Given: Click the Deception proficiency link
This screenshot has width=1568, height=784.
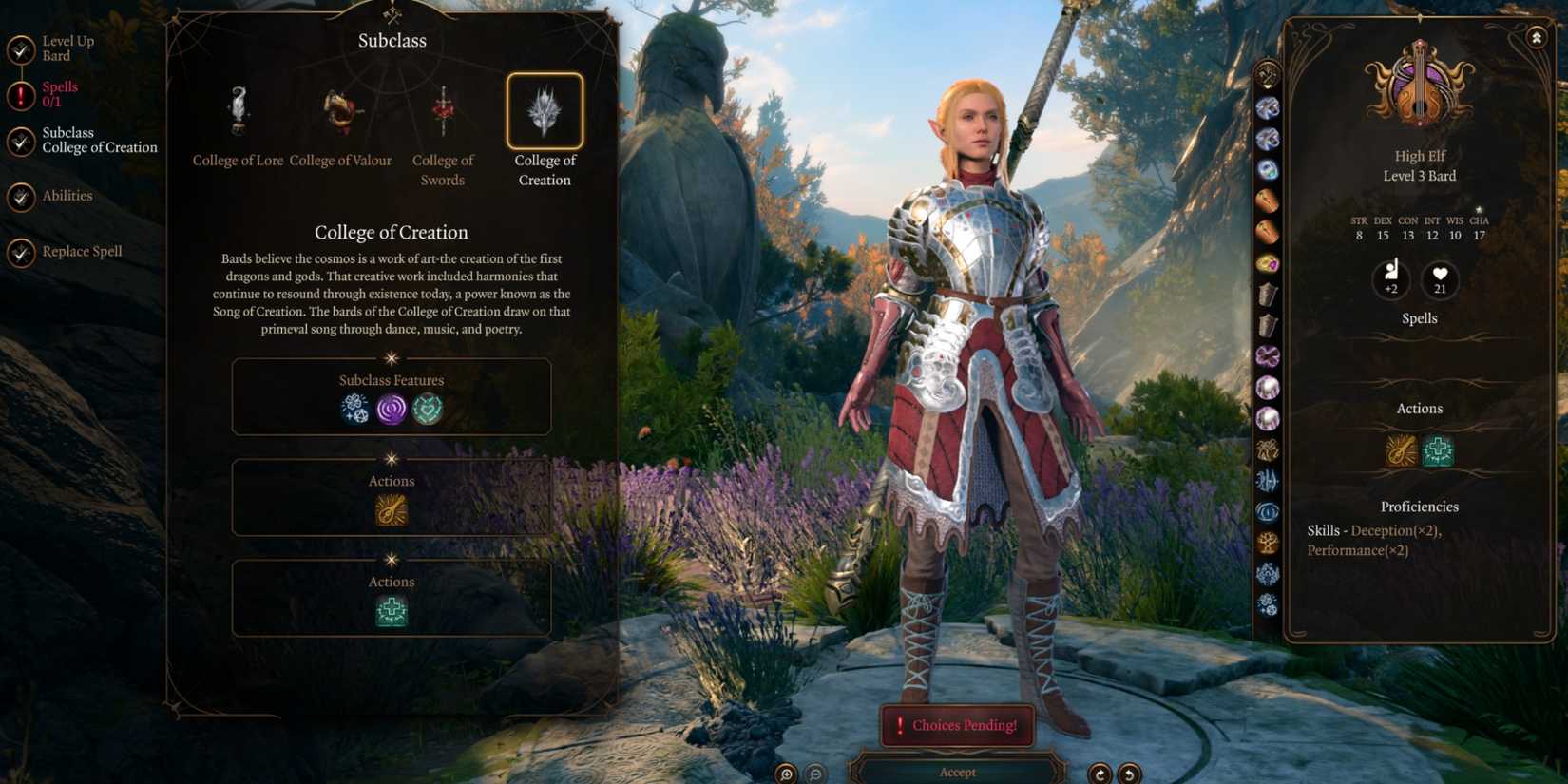Looking at the screenshot, I should [1381, 530].
